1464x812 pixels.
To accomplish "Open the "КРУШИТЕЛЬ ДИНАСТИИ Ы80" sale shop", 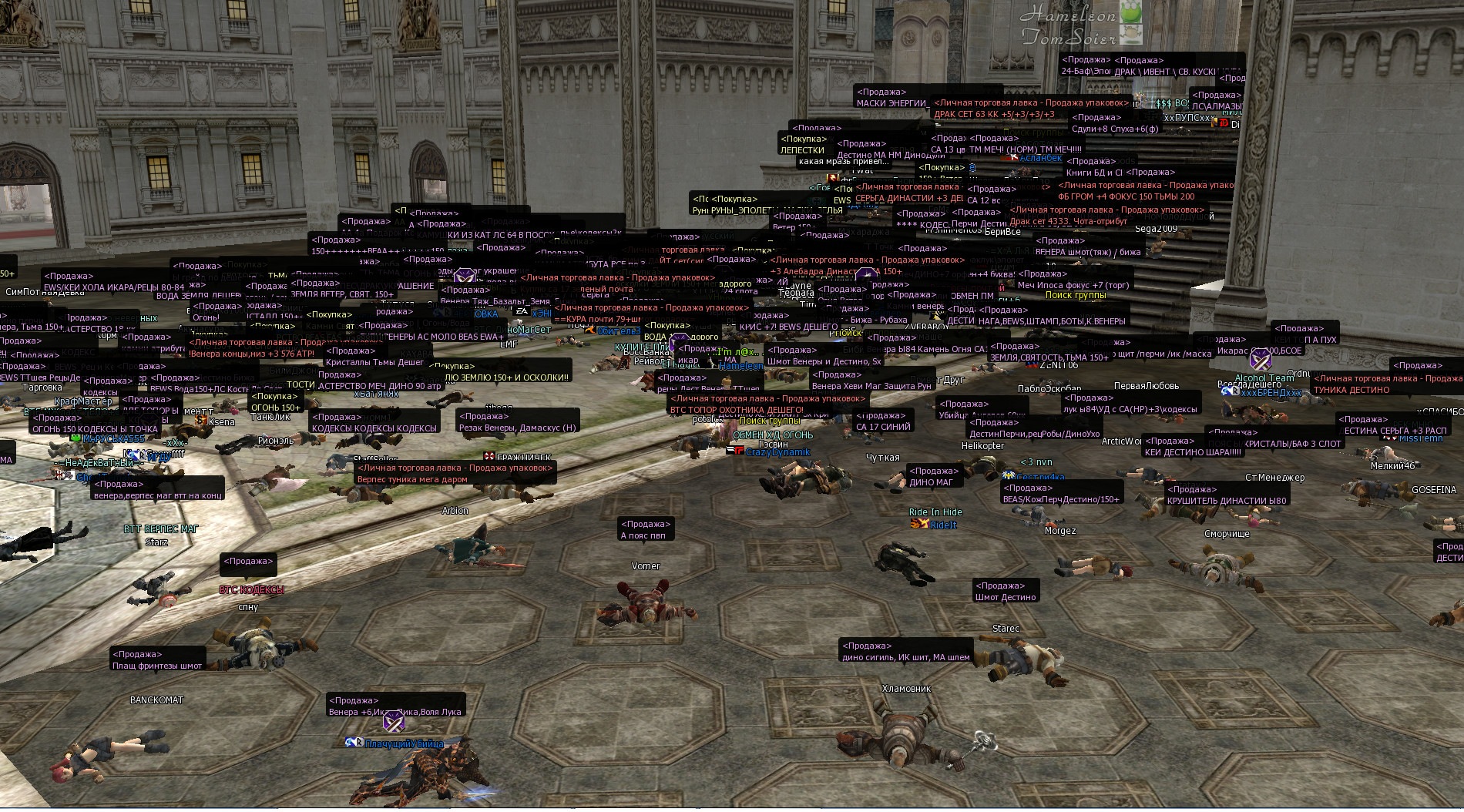I will tap(1227, 501).
